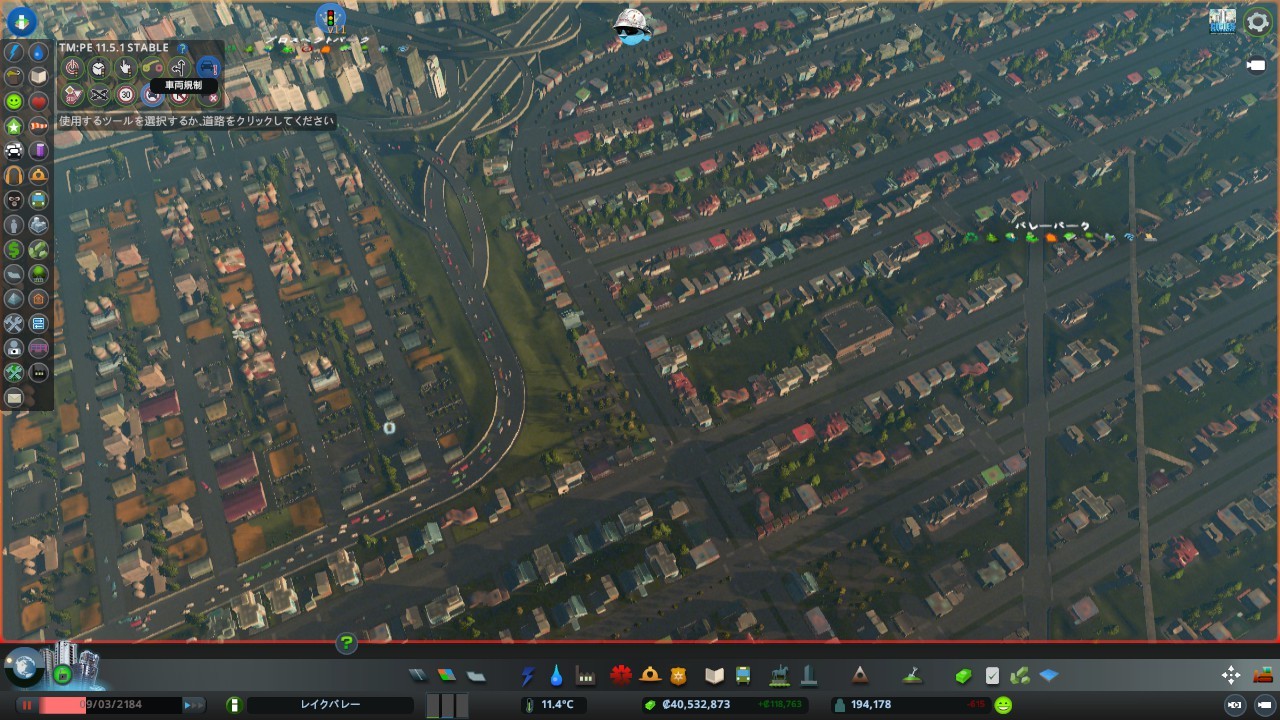
Task: Open the electricity build menu
Action: pyautogui.click(x=528, y=676)
